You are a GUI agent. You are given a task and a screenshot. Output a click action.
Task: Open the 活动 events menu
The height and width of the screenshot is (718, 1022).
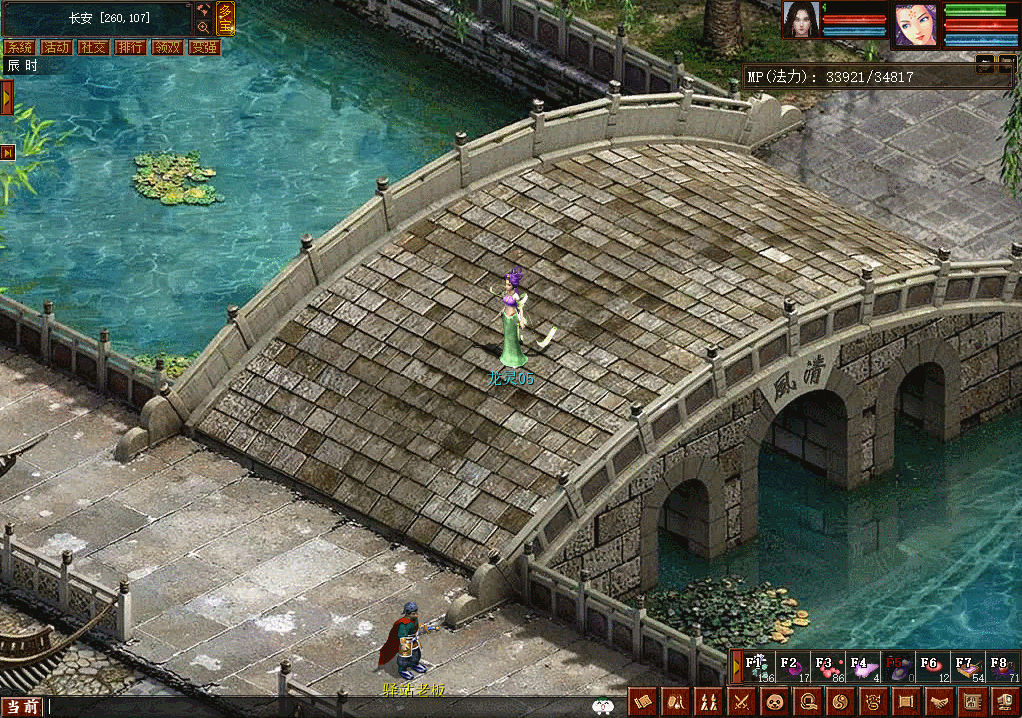[56, 47]
